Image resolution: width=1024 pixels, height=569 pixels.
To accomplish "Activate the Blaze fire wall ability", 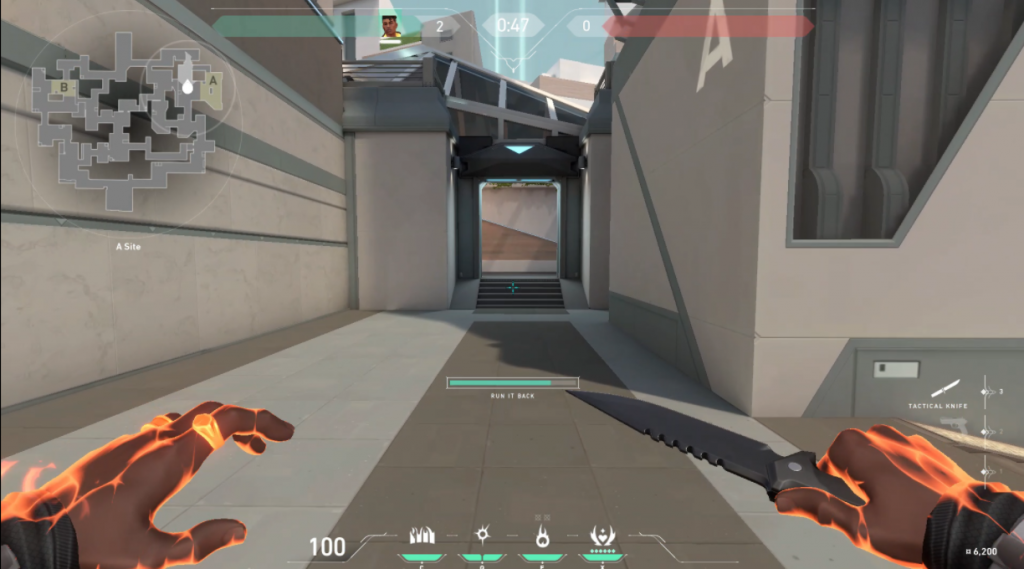I will [x=422, y=536].
